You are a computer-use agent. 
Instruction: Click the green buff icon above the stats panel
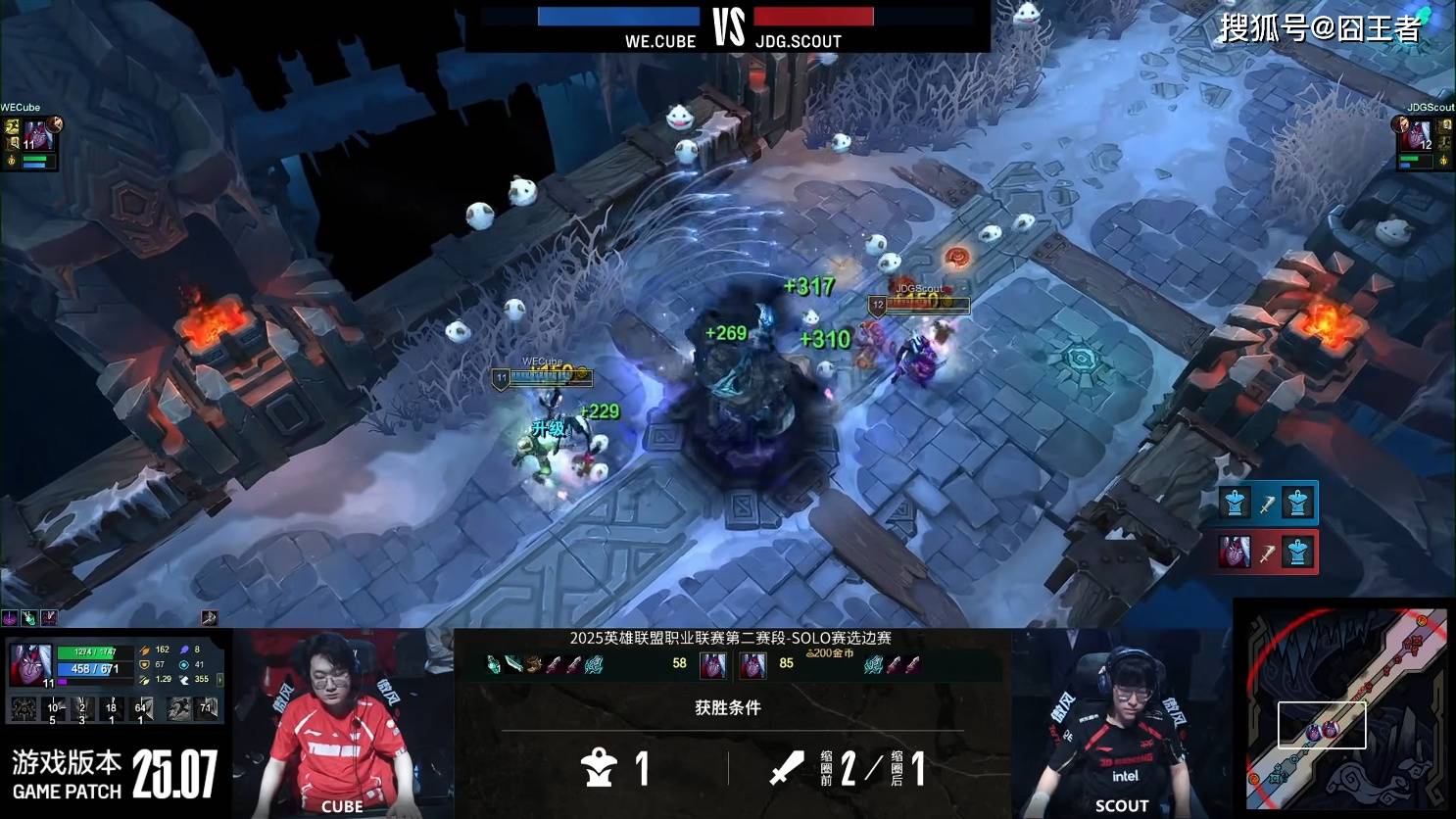29,617
